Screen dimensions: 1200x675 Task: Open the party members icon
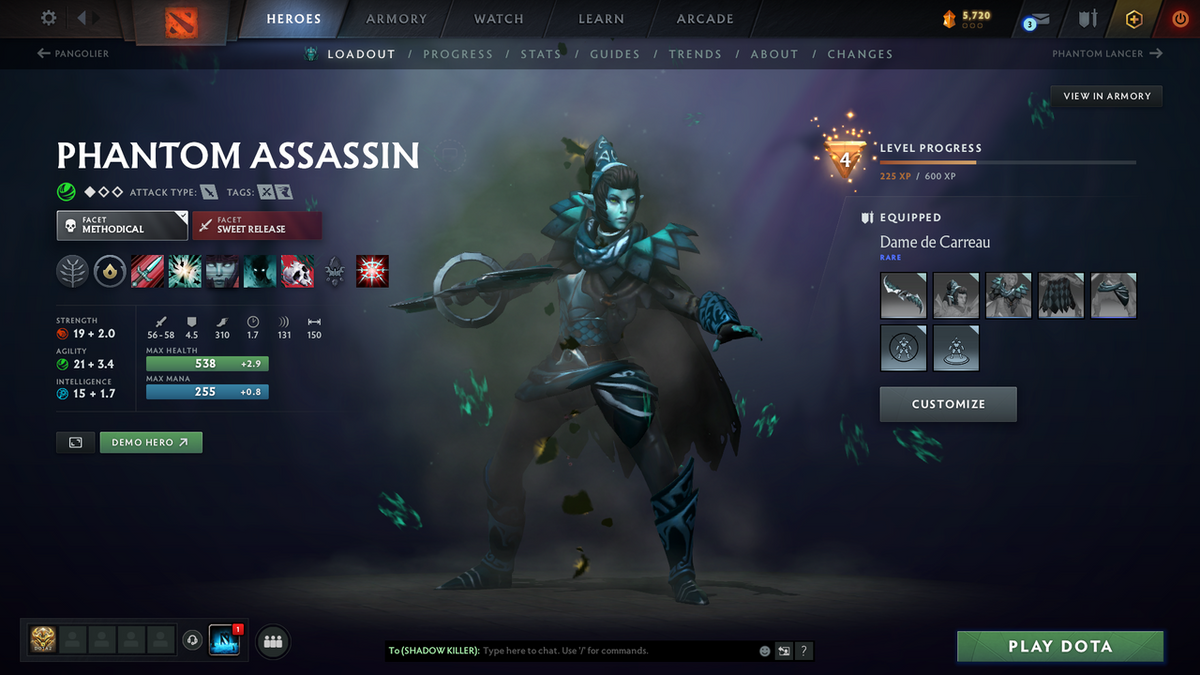point(273,641)
